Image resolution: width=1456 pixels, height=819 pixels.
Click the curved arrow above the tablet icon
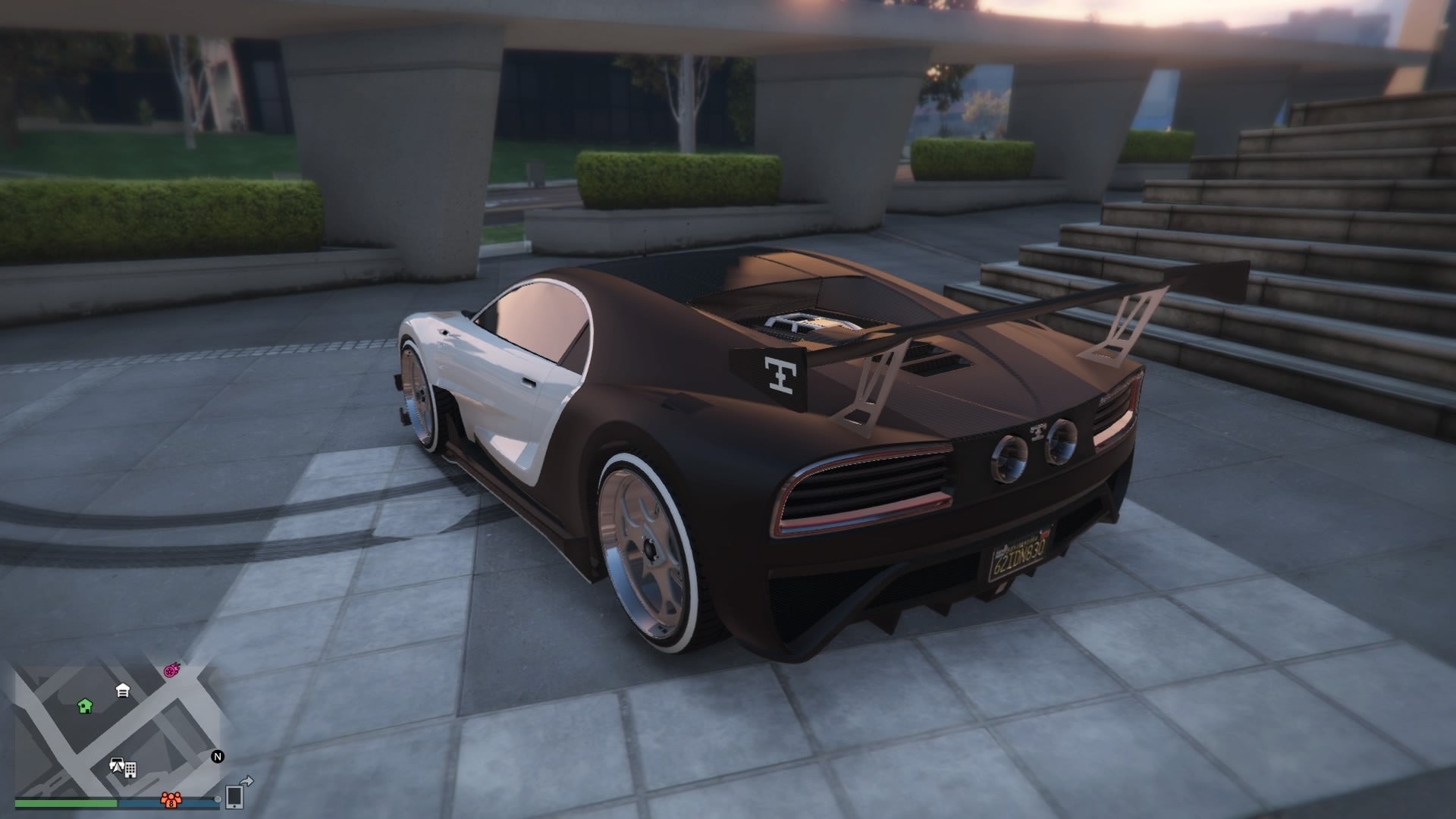(246, 781)
